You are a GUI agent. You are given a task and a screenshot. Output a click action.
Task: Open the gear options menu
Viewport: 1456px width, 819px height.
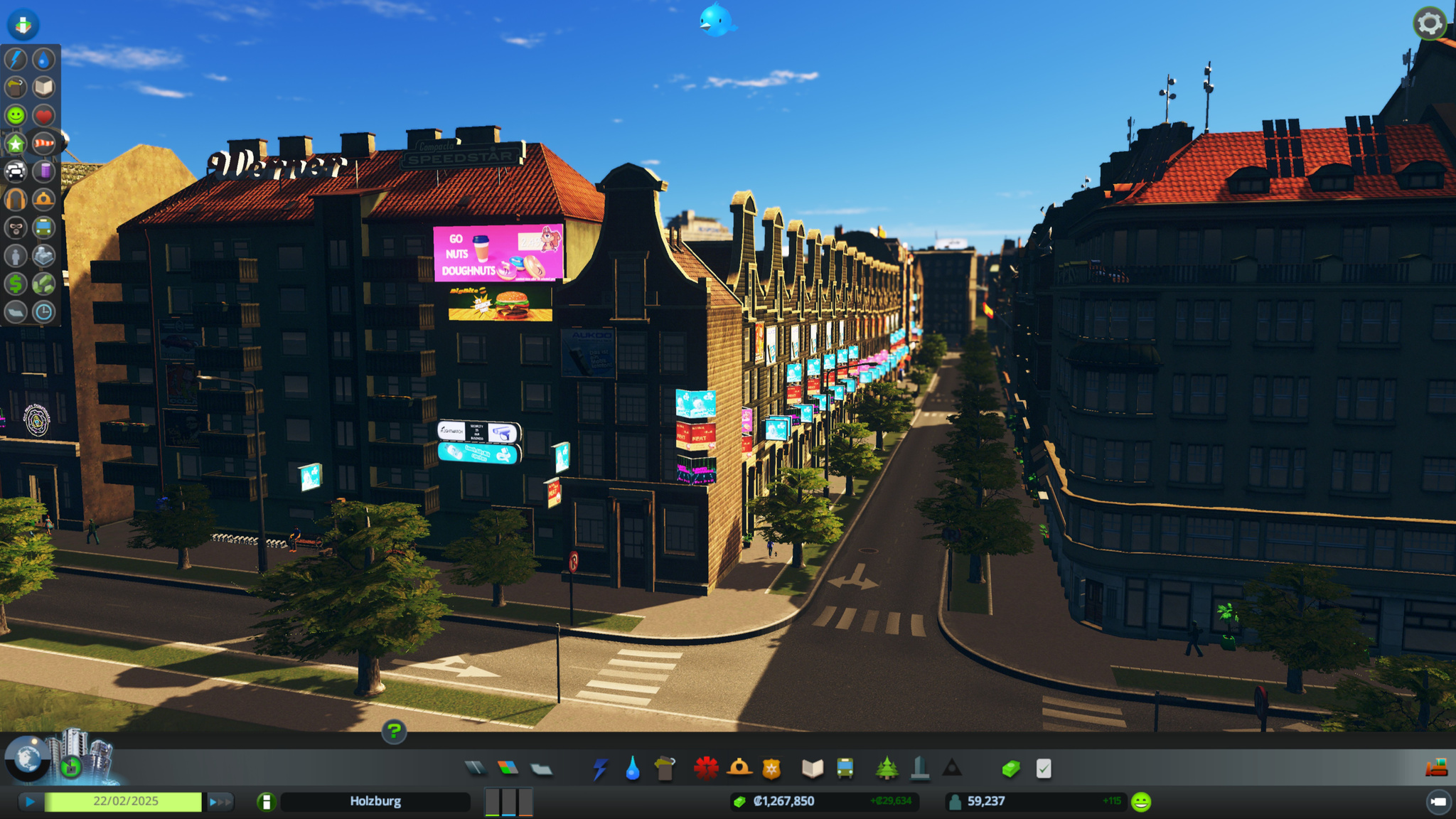1429,24
